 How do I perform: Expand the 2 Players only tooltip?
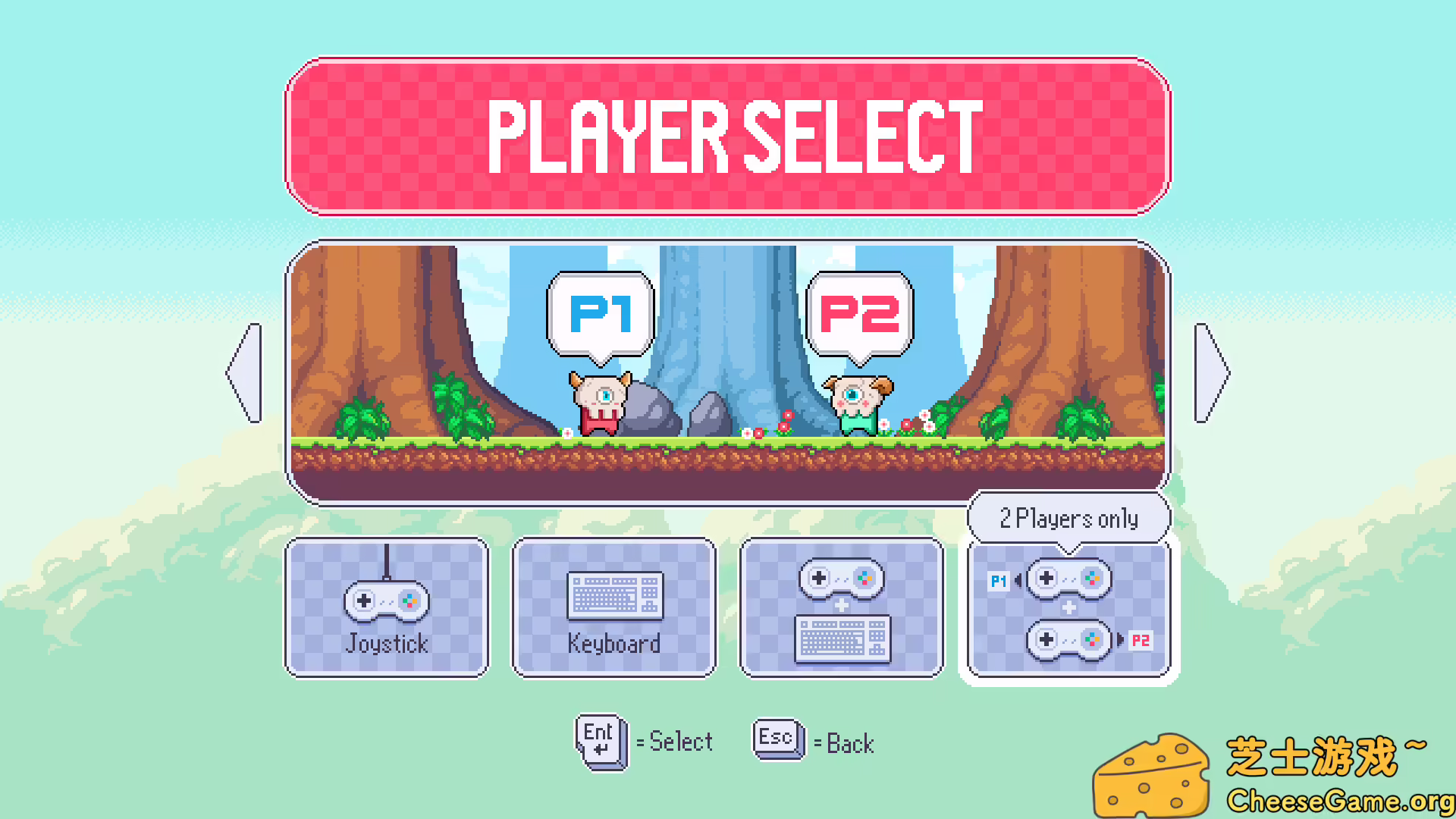coord(1068,518)
